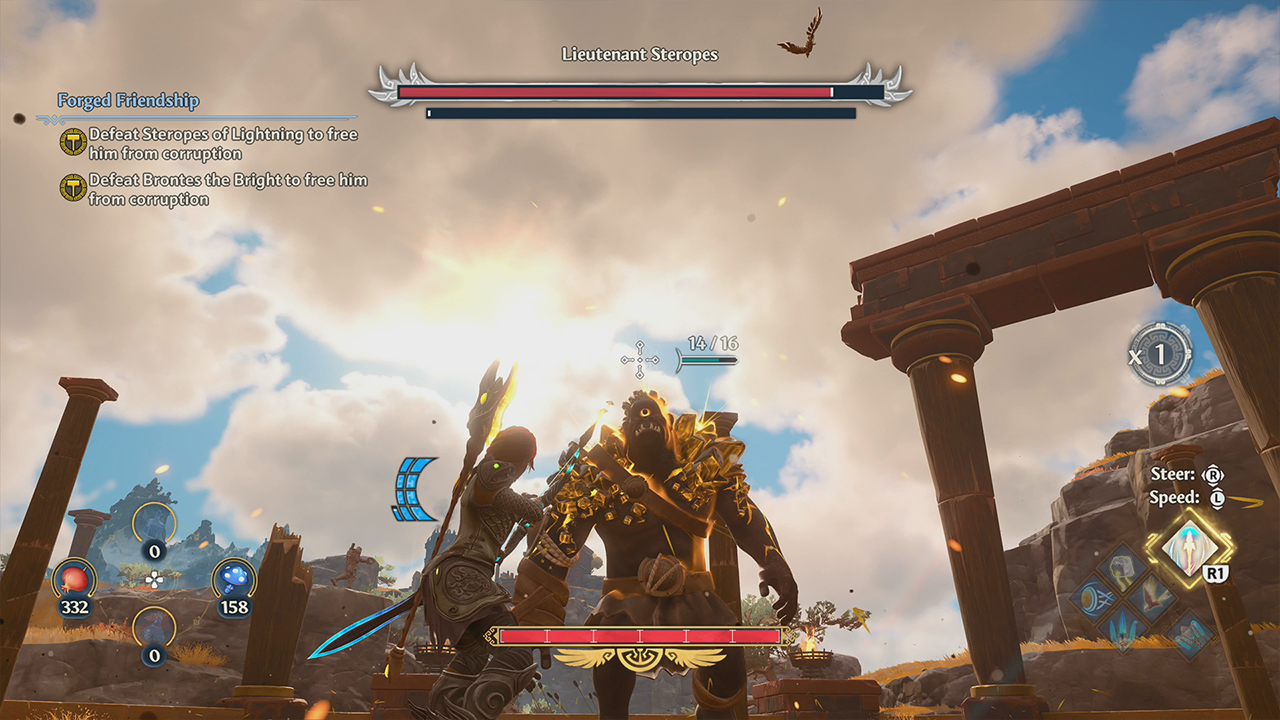Viewport: 1280px width, 720px height.
Task: Select the blue crystal spikes ability icon
Action: pos(1123,629)
